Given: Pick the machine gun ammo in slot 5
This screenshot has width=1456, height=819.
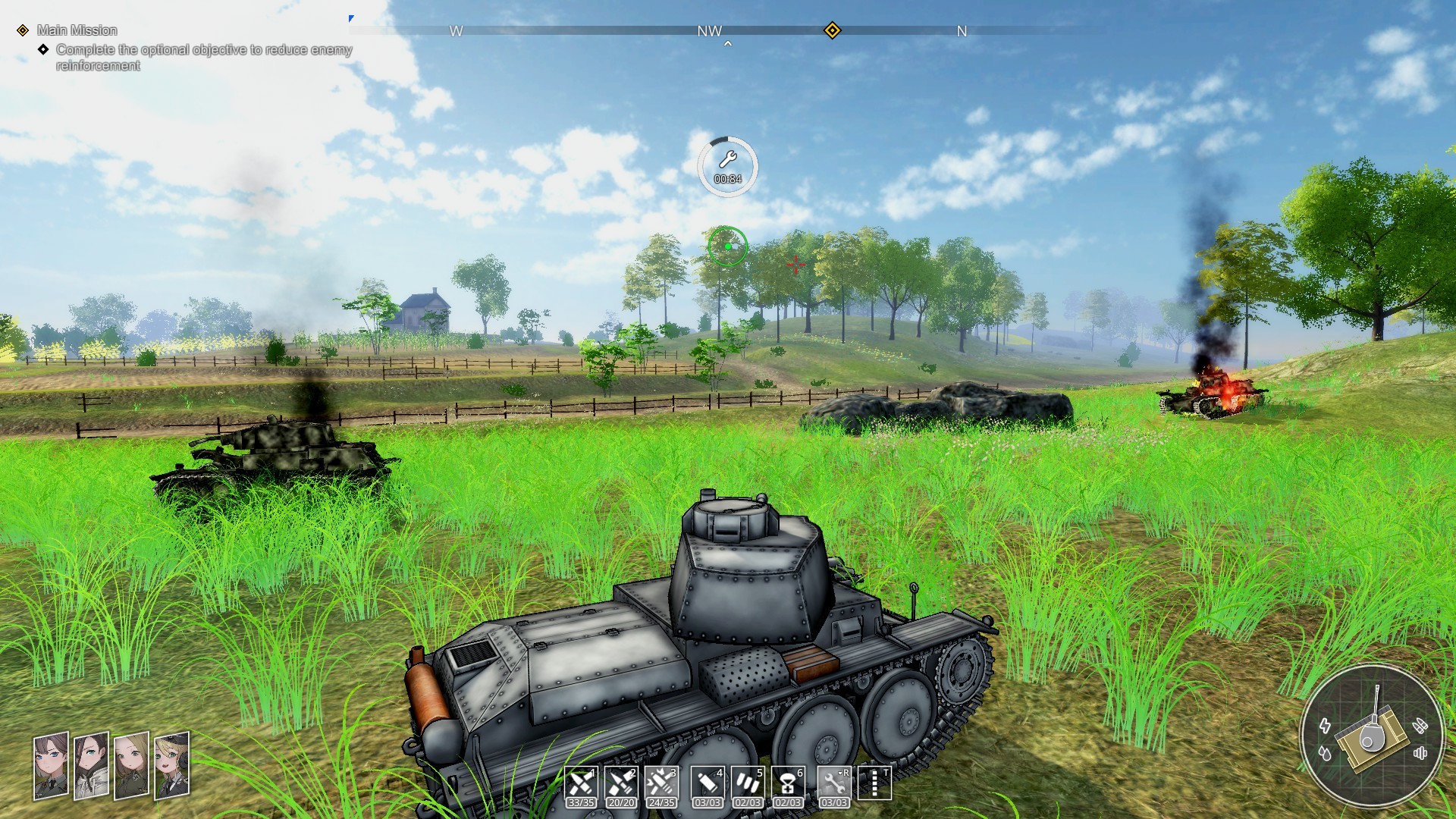Looking at the screenshot, I should [x=747, y=783].
